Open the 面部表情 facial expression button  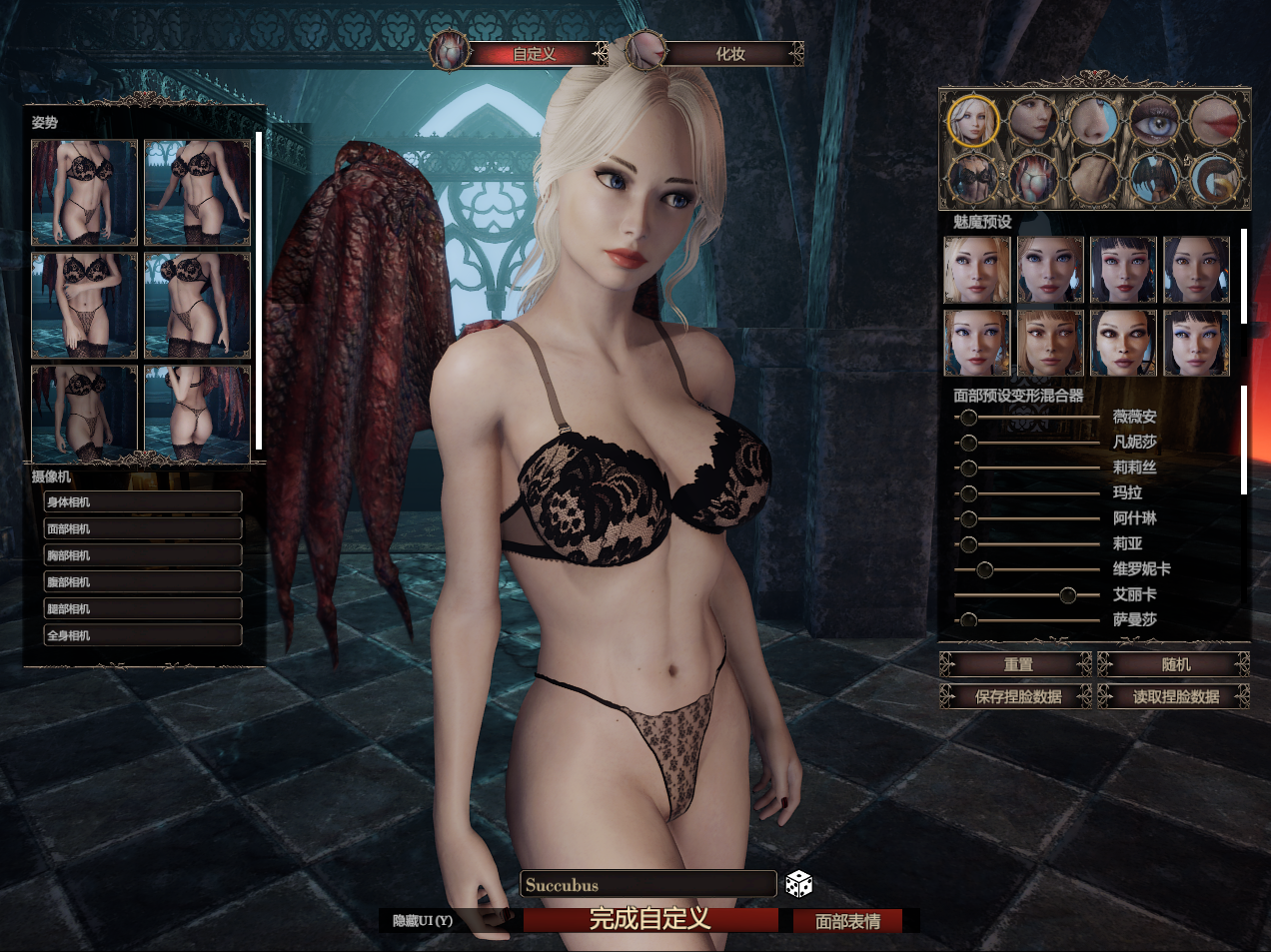(847, 921)
